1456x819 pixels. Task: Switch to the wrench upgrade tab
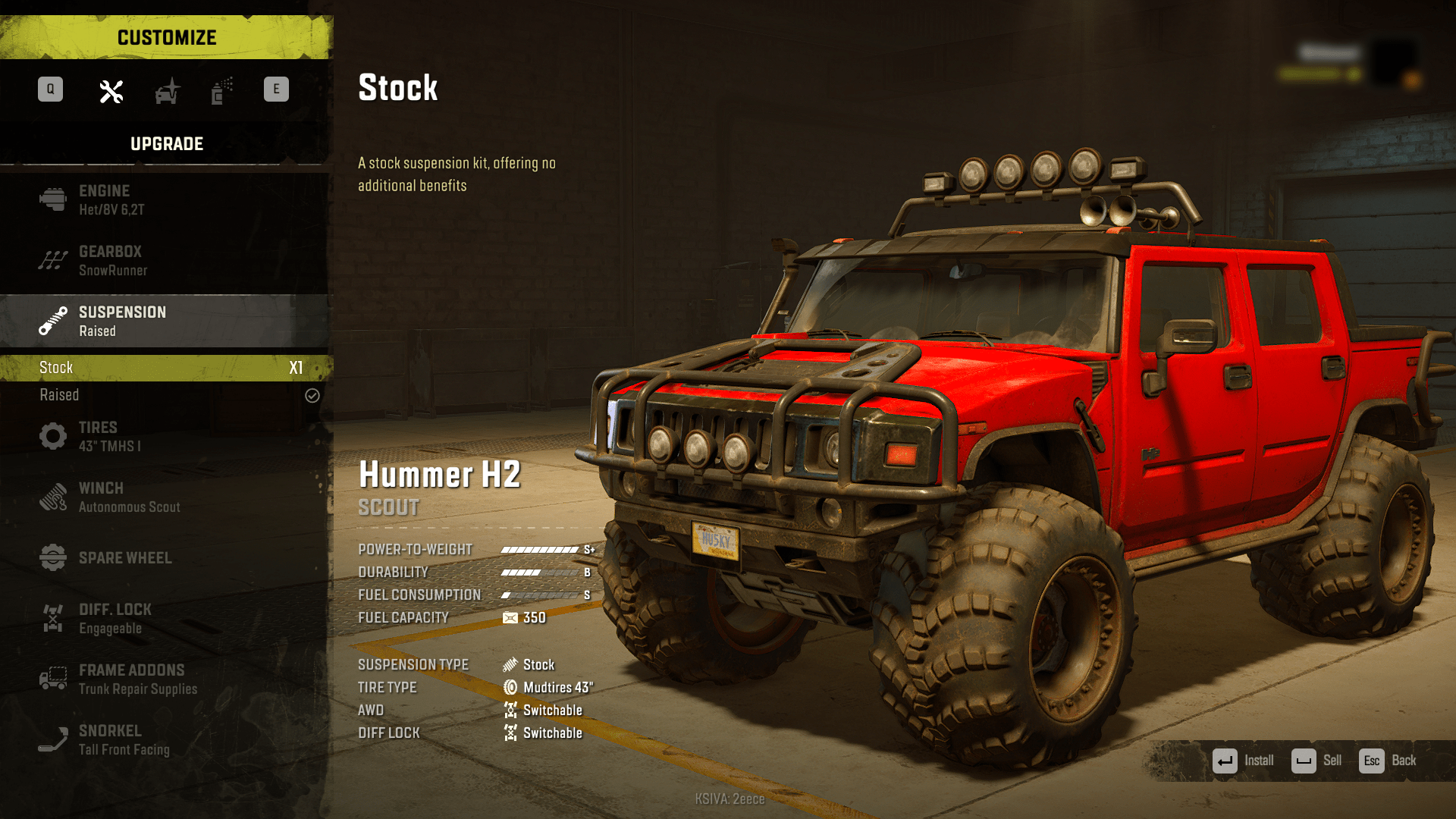(111, 92)
